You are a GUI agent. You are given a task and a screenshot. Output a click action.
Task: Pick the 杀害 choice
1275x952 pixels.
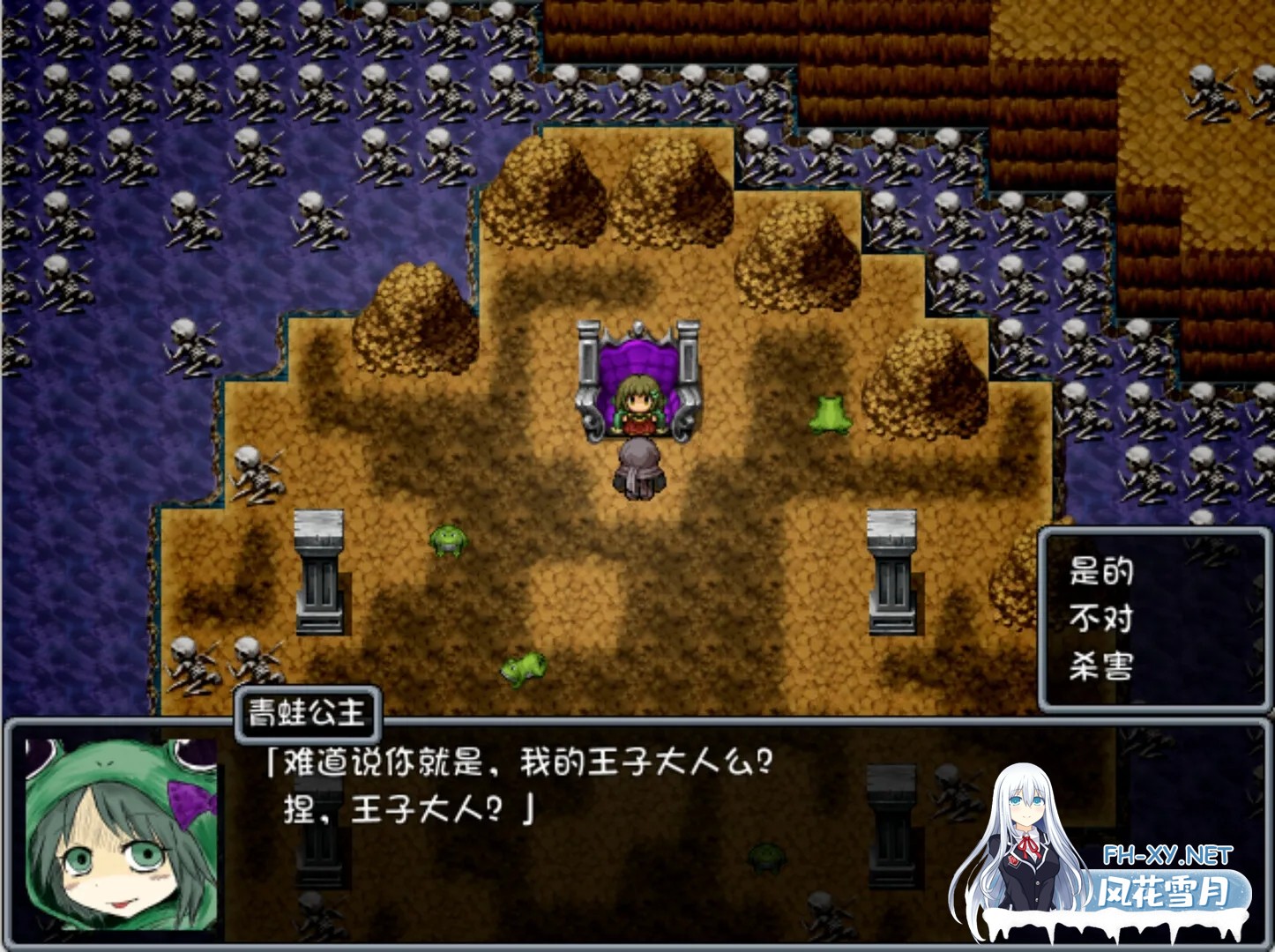point(1100,666)
